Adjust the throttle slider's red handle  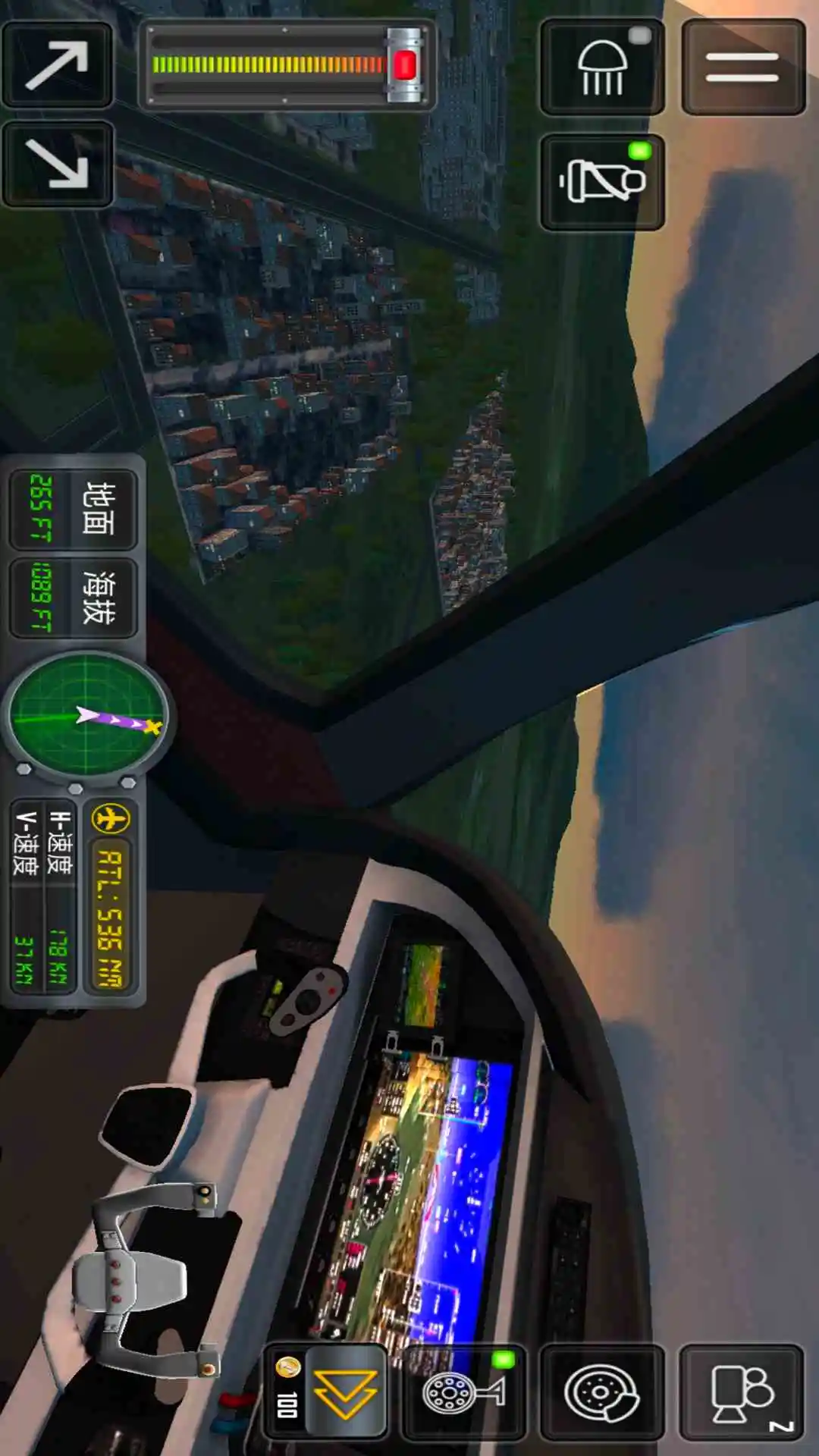point(405,65)
